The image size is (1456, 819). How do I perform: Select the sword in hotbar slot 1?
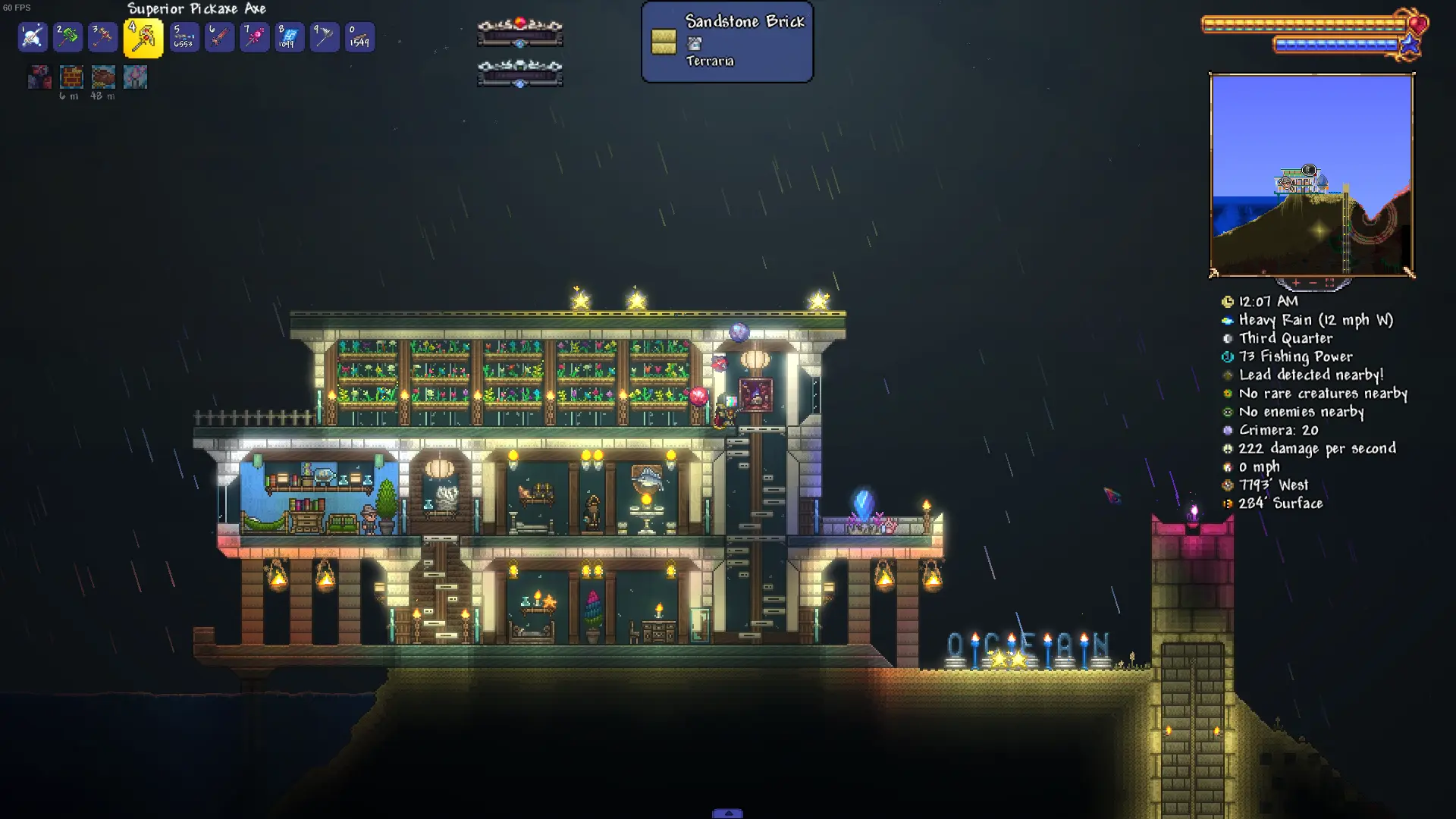point(33,36)
